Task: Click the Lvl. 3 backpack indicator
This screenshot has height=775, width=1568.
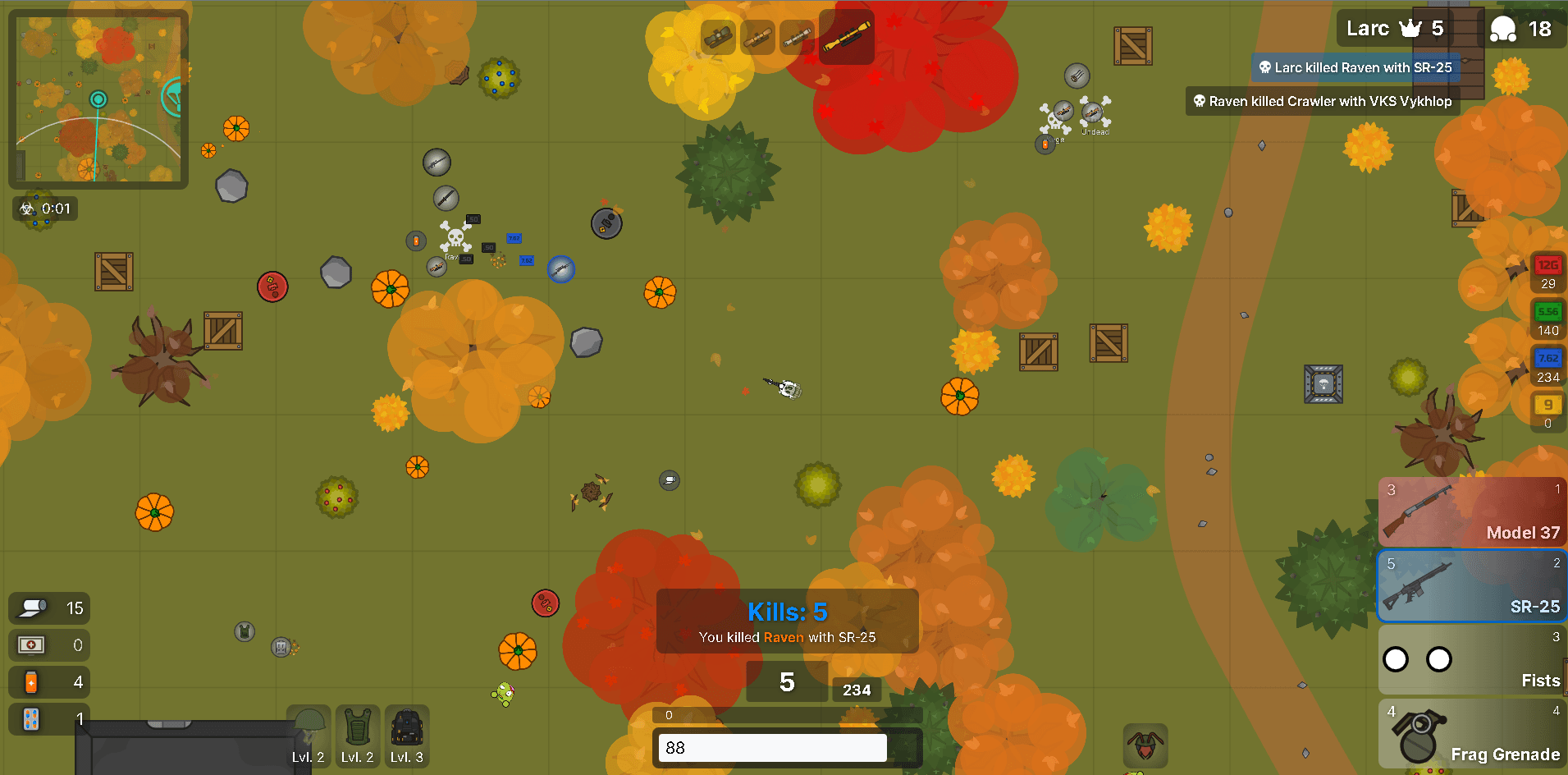Action: (407, 736)
